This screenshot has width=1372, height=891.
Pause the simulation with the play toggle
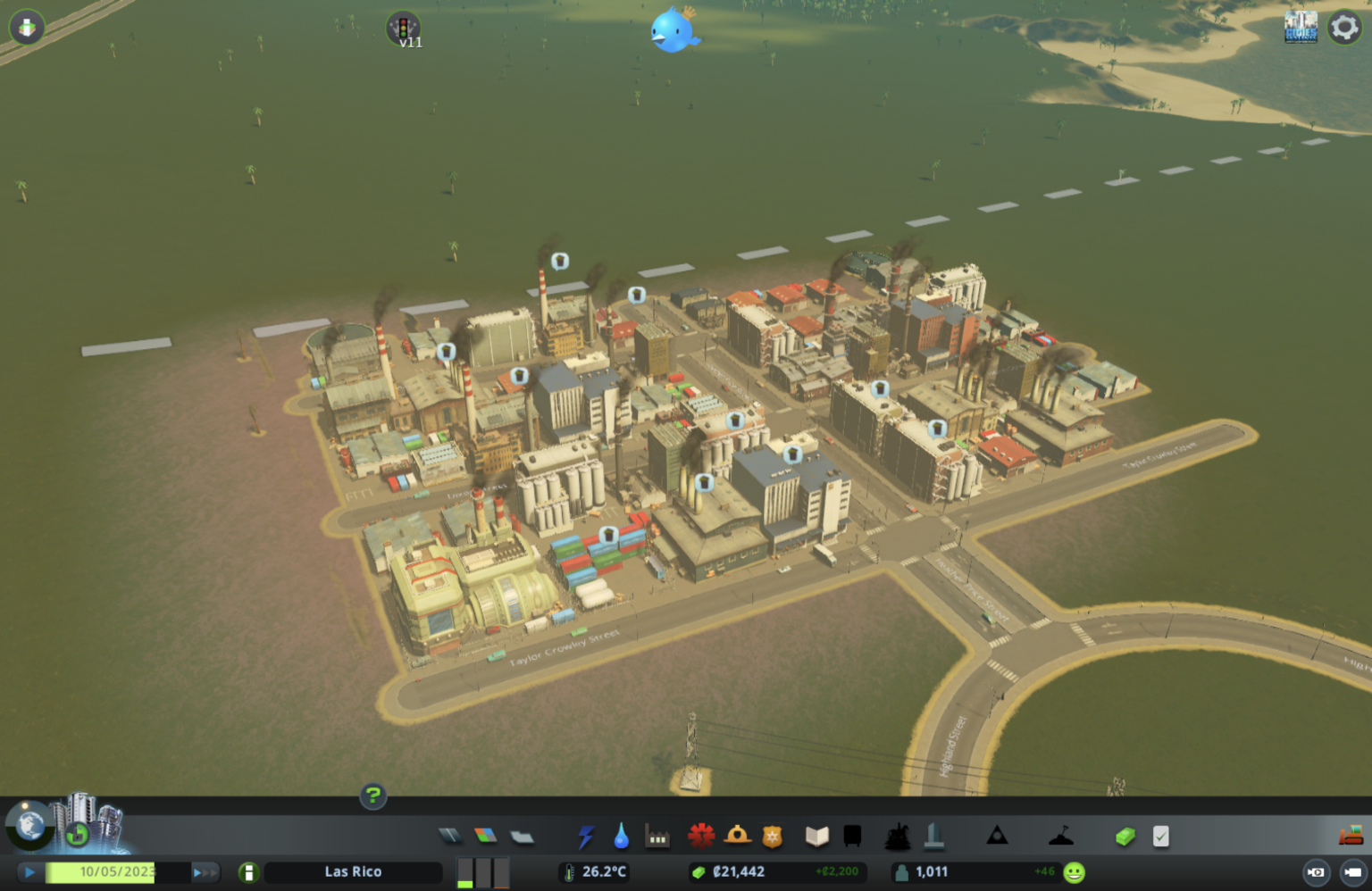point(30,872)
